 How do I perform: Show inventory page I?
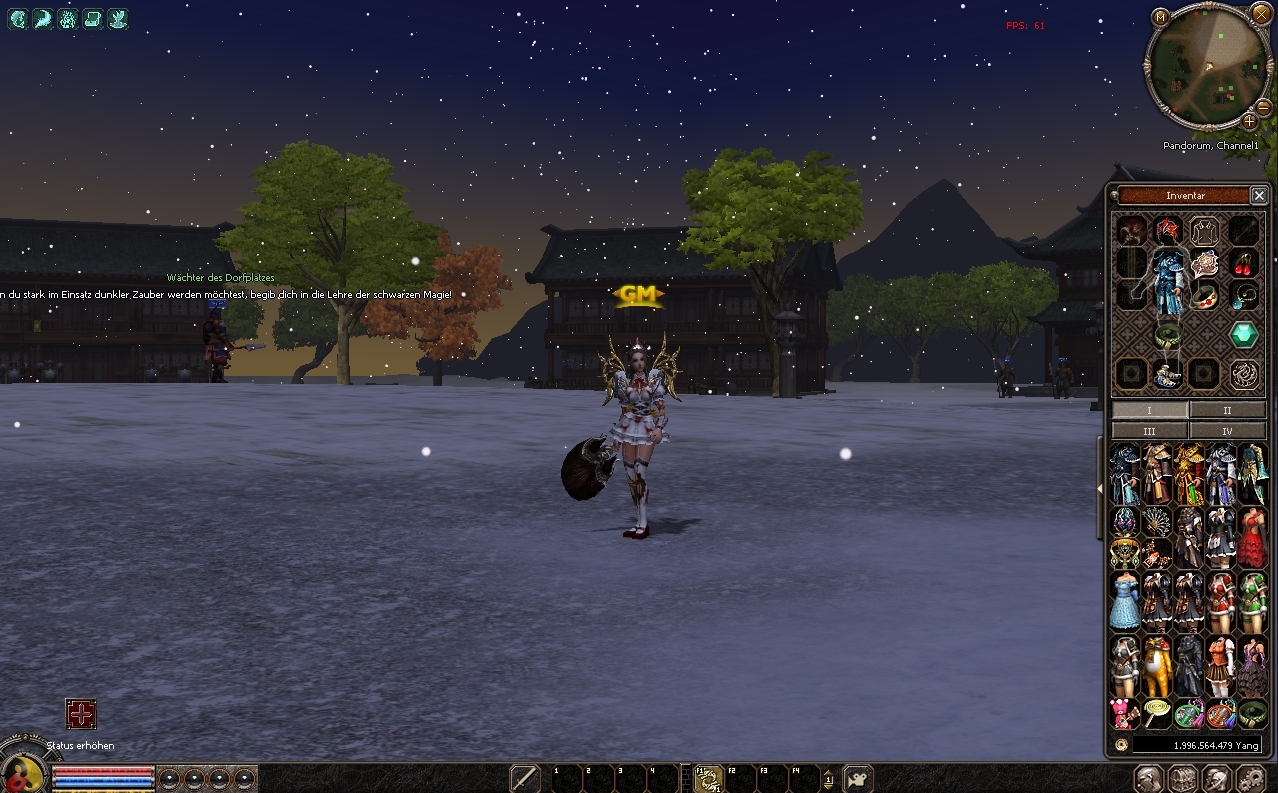1150,410
